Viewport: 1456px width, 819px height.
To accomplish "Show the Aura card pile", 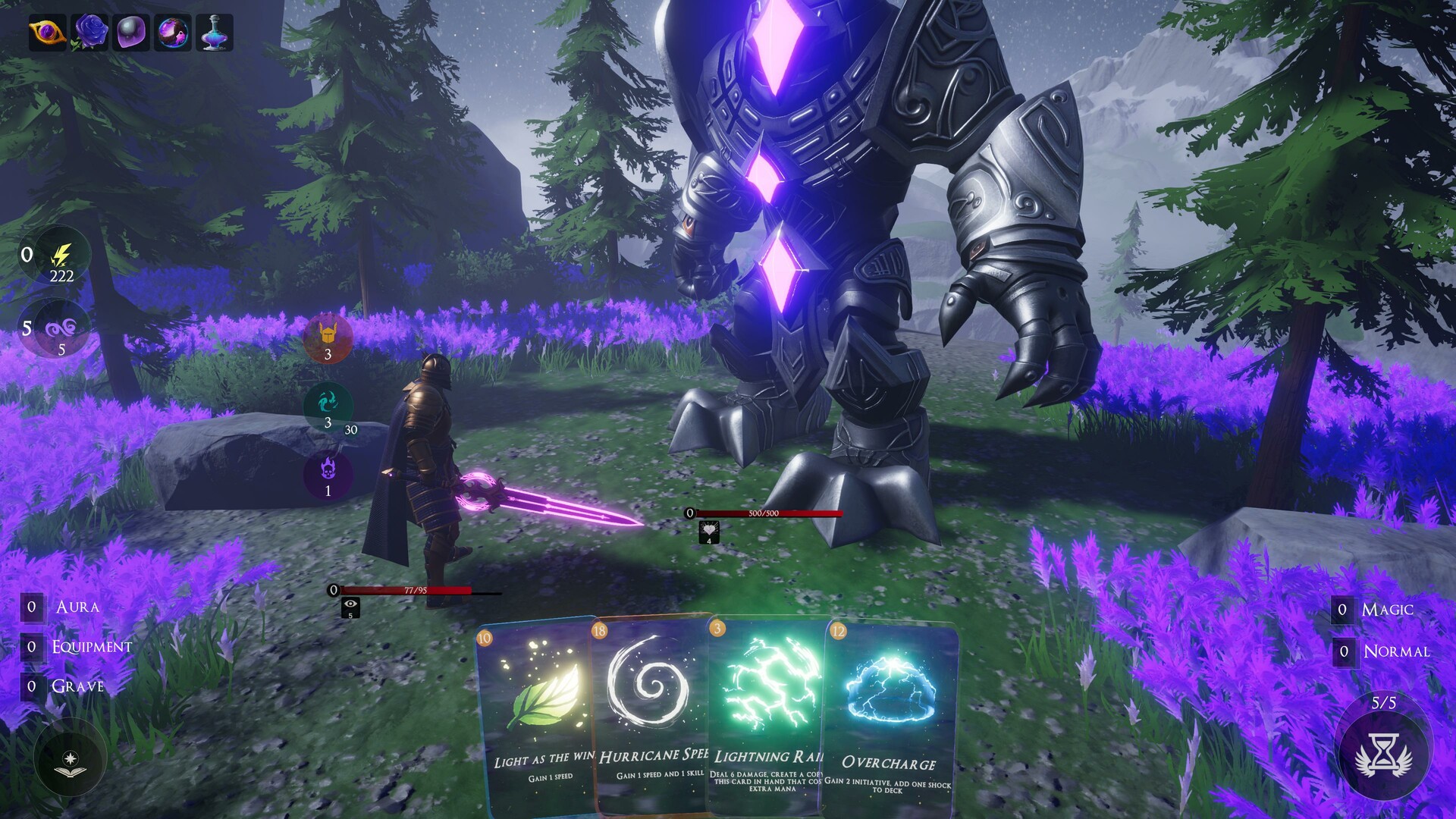I will point(76,607).
